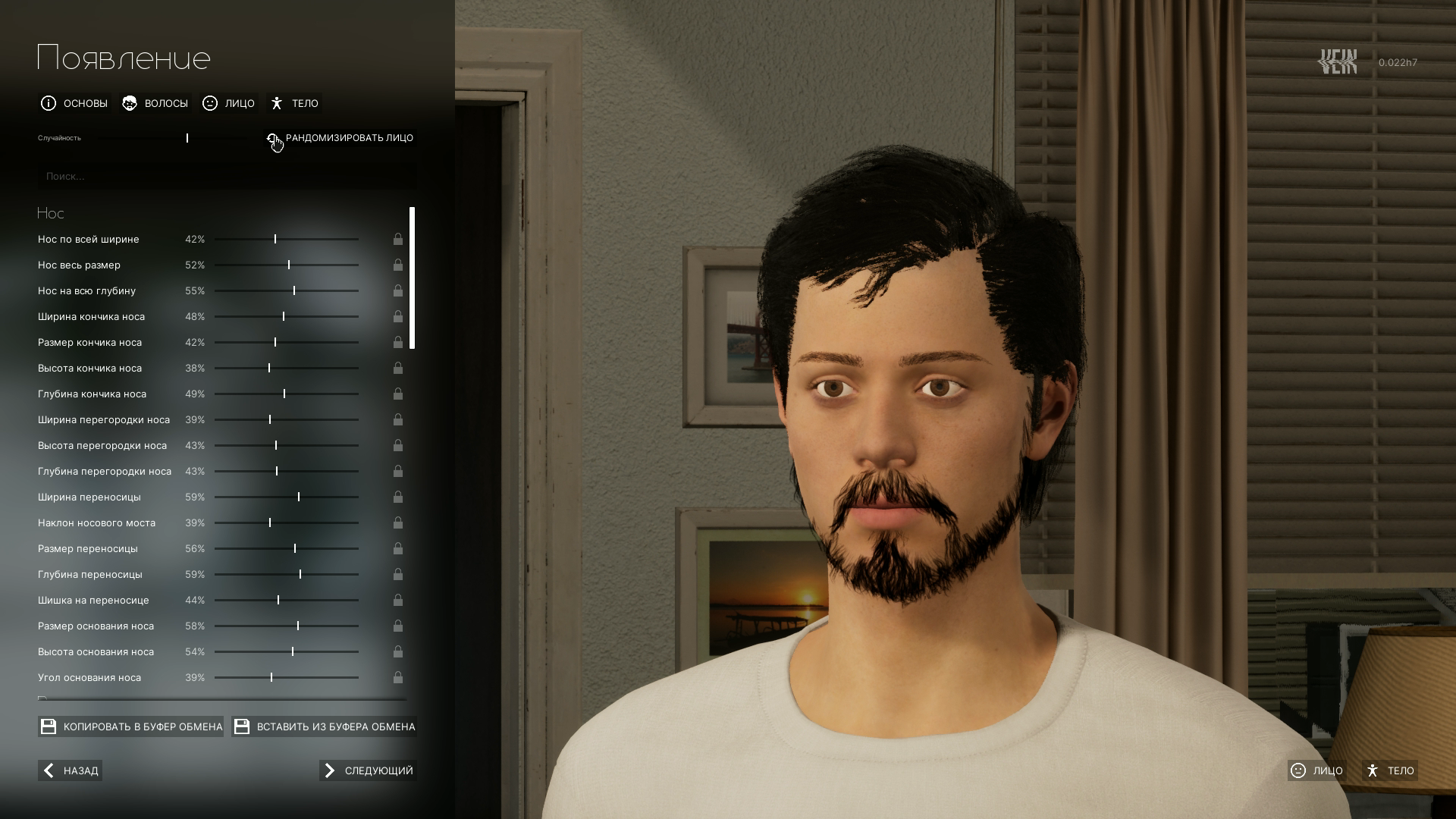Select the Лицо tab at top
Viewport: 1456px width, 819px height.
coord(229,103)
